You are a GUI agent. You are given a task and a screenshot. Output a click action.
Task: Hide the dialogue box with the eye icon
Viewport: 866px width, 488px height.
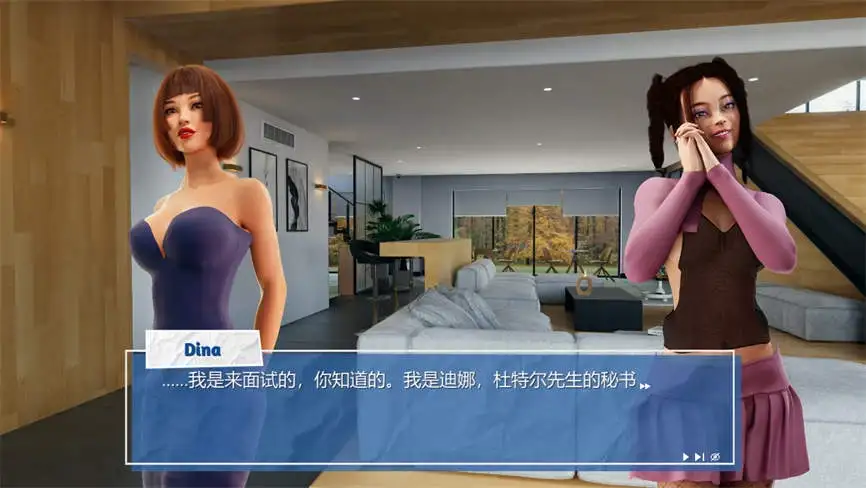click(x=714, y=457)
